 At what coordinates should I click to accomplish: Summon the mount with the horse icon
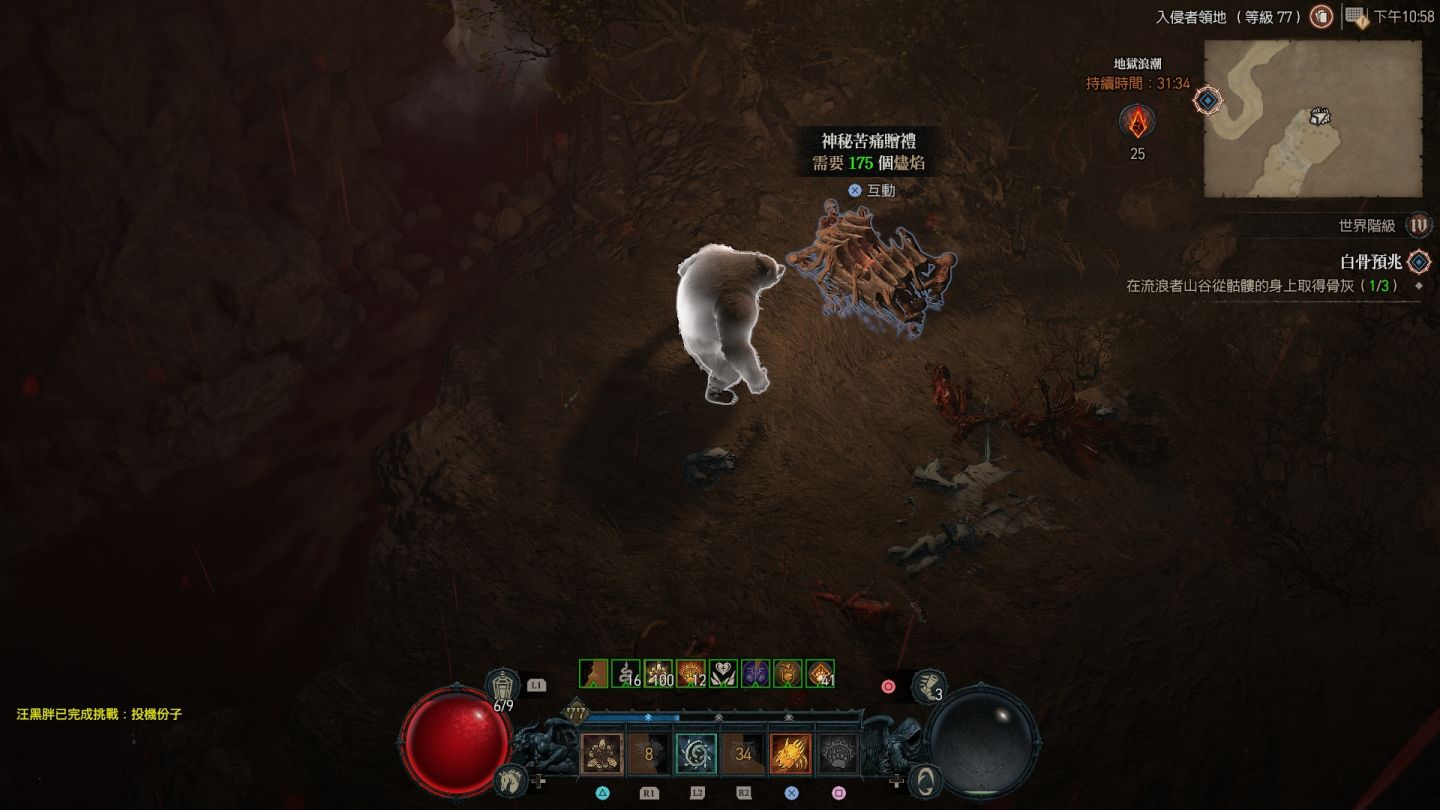pos(510,778)
